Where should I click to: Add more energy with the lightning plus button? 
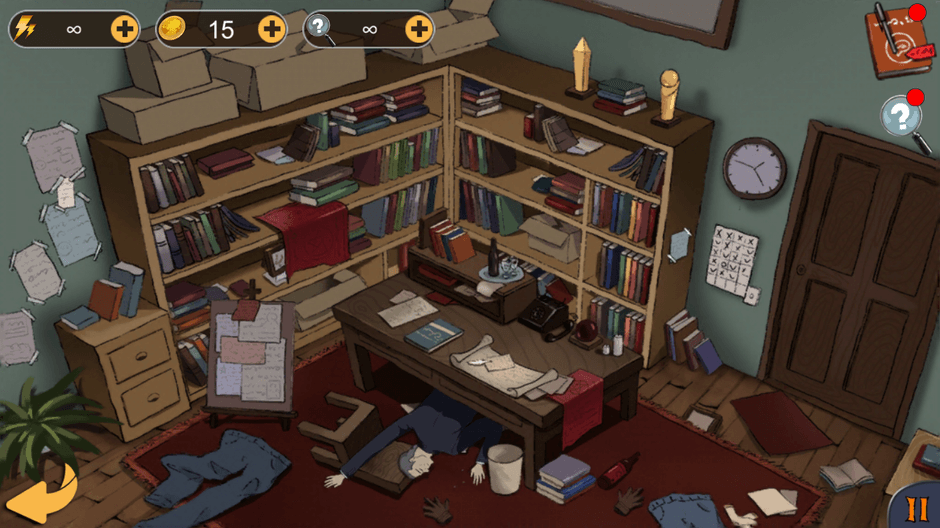point(125,29)
